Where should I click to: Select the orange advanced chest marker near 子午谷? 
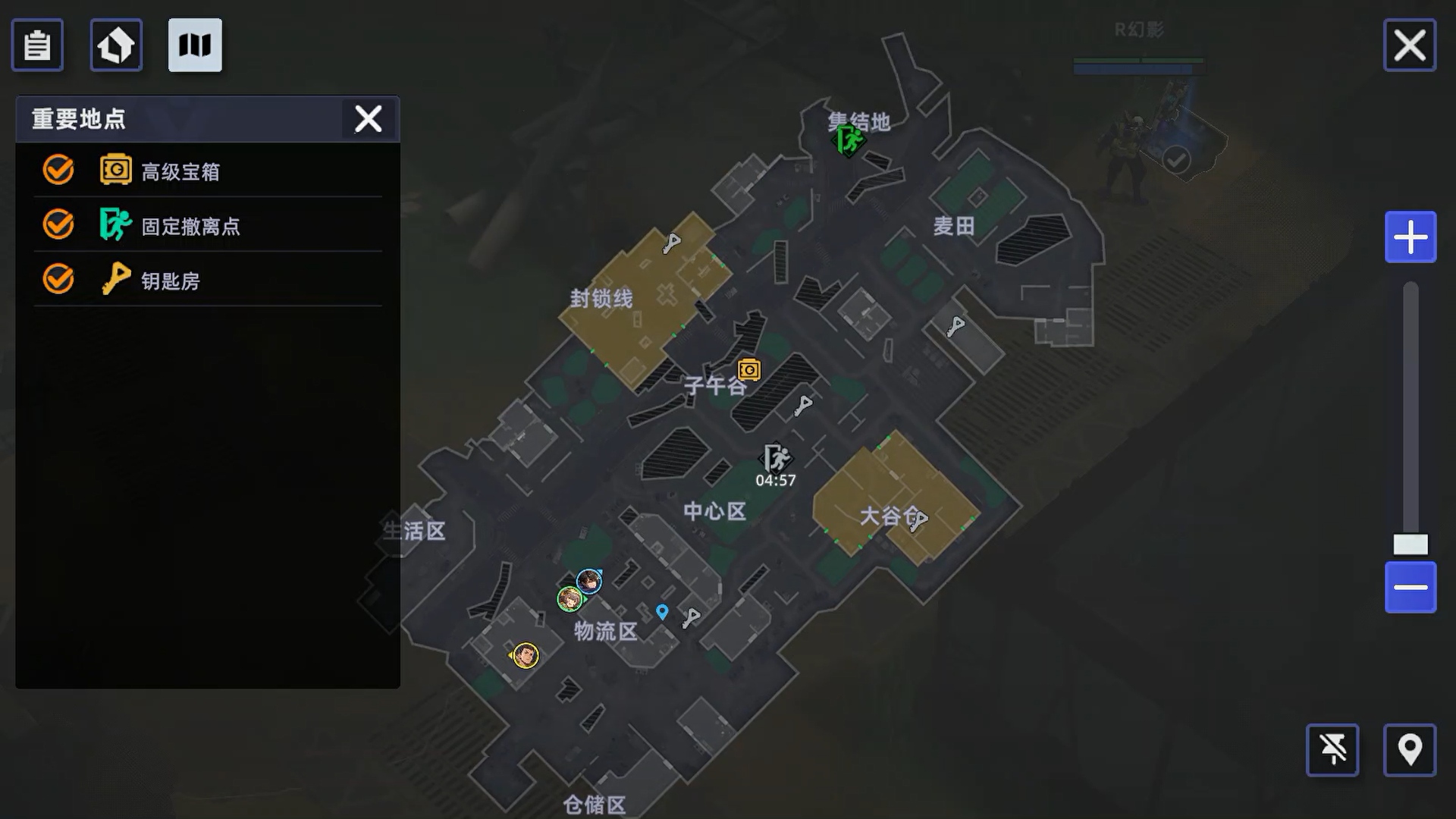[749, 369]
